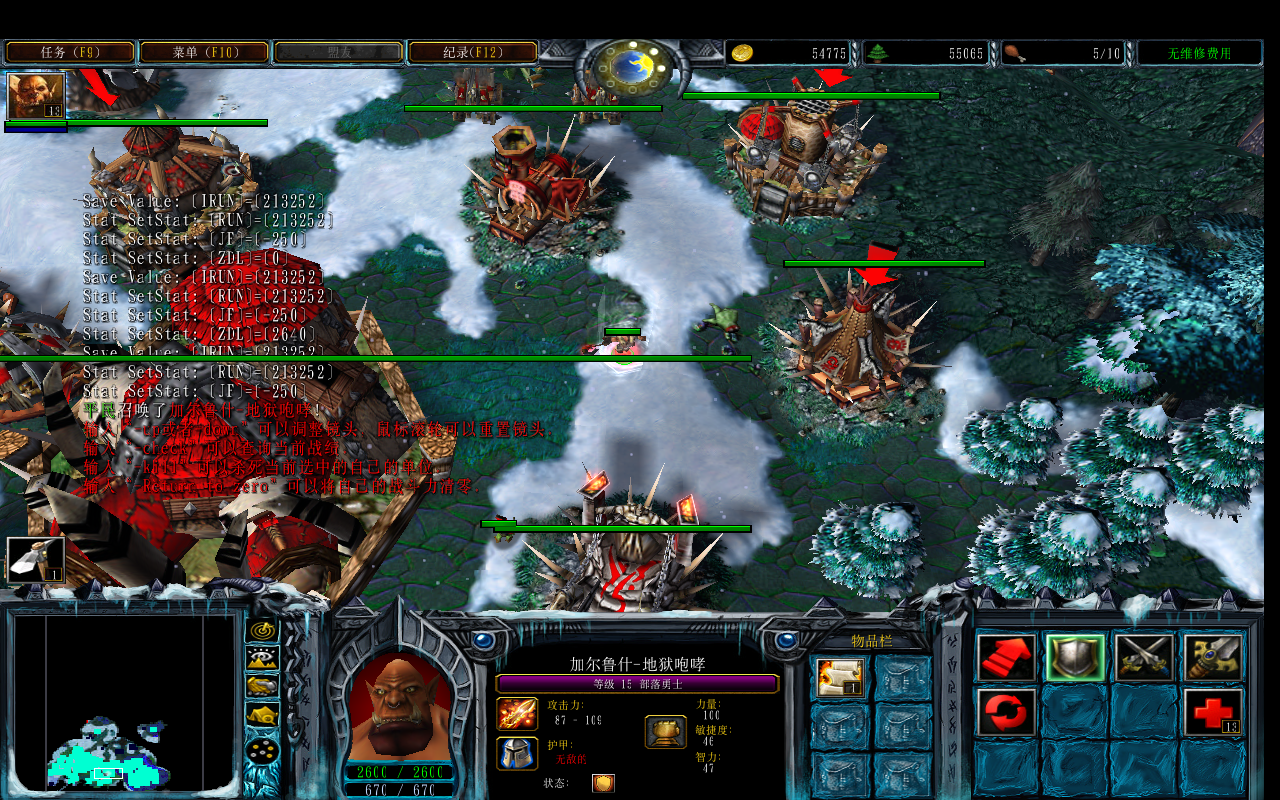Open the red cross hero skills menu
The image size is (1280, 800).
(x=1213, y=713)
